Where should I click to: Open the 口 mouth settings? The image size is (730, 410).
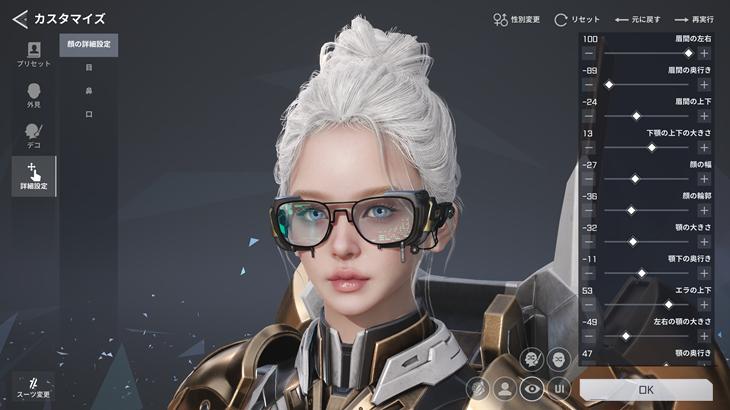click(89, 115)
